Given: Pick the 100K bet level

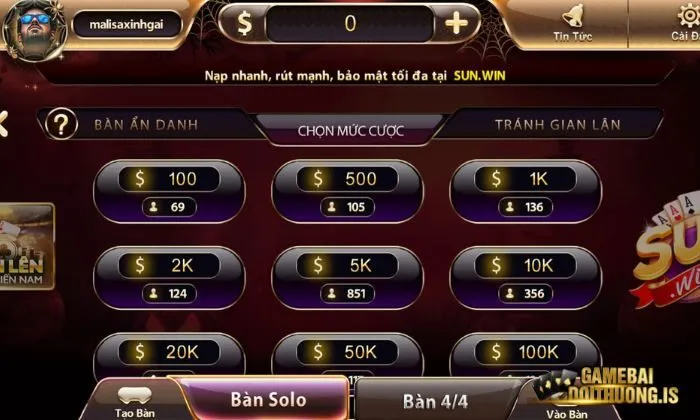Looking at the screenshot, I should [526, 355].
